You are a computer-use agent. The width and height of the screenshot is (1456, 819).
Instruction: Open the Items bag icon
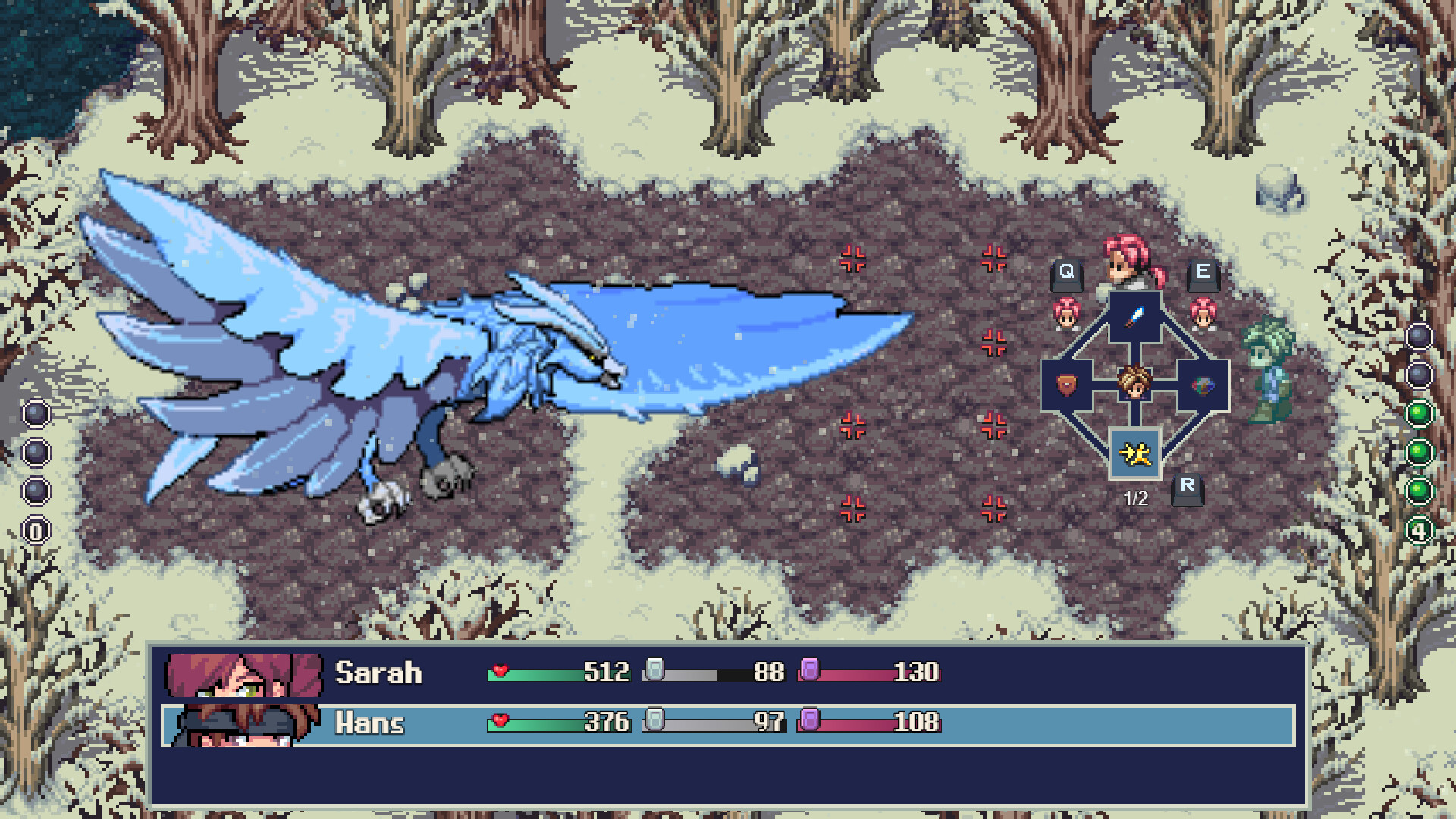coord(1204,385)
